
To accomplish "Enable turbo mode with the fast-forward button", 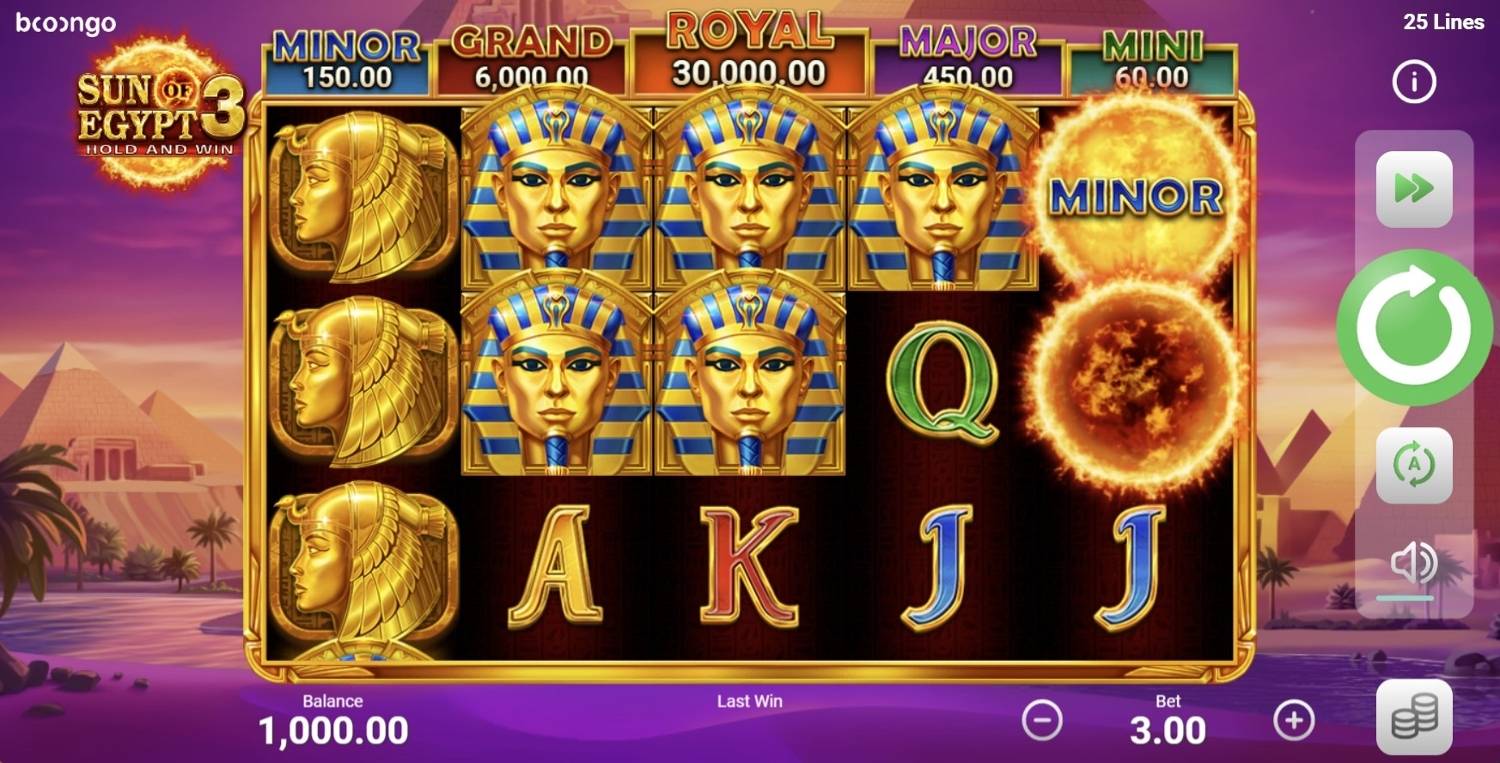I will tap(1414, 189).
